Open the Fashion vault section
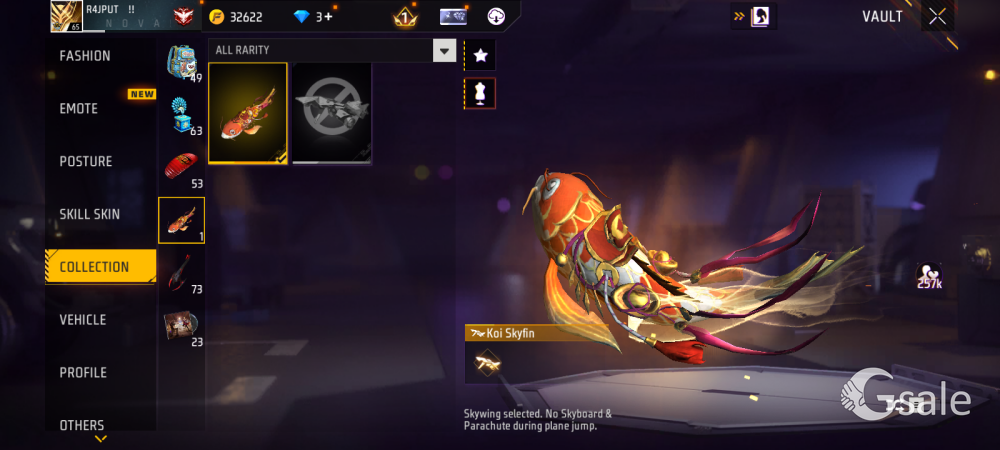Image resolution: width=1000 pixels, height=450 pixels. click(85, 56)
